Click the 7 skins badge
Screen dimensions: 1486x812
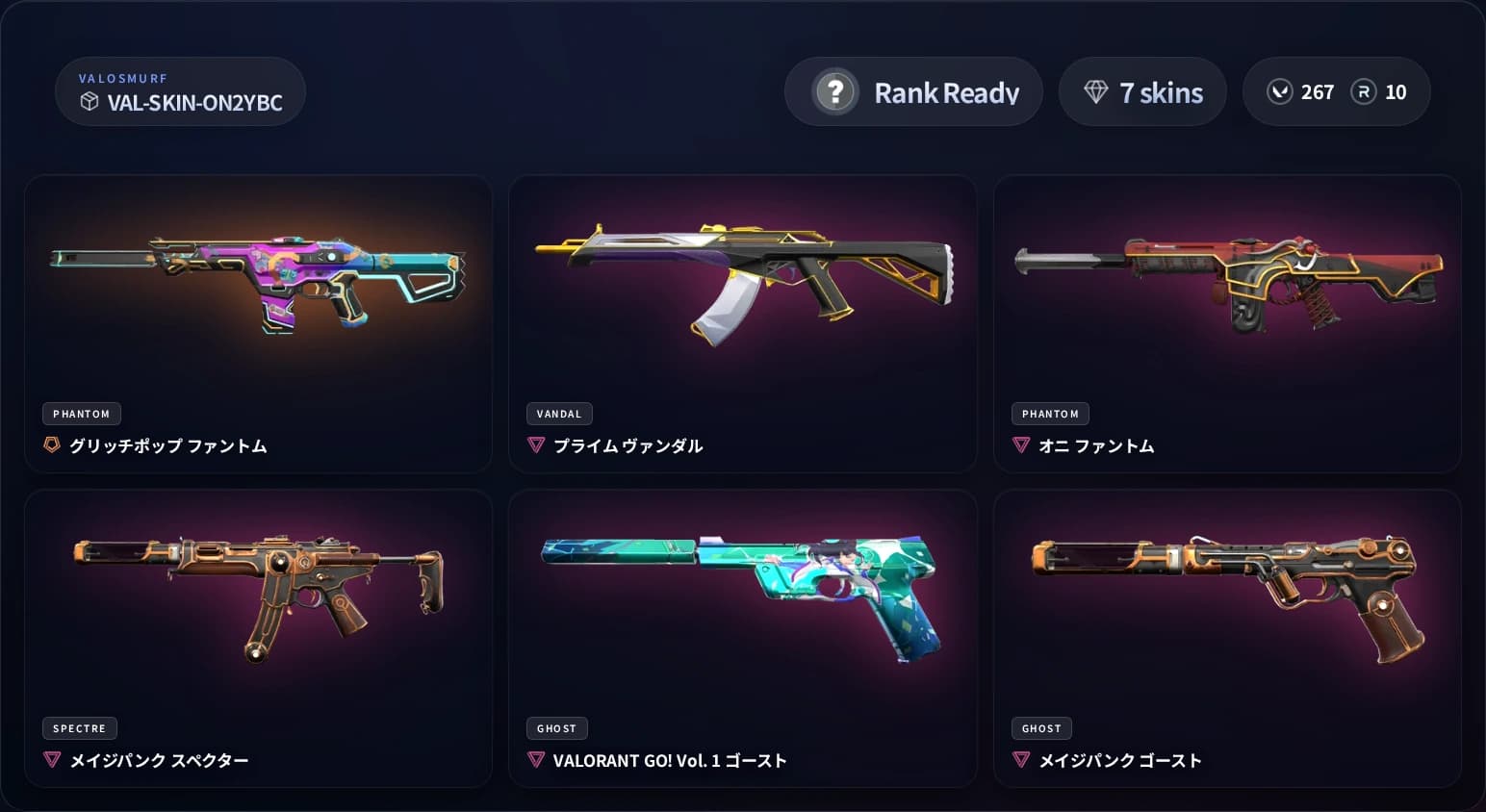click(x=1142, y=91)
